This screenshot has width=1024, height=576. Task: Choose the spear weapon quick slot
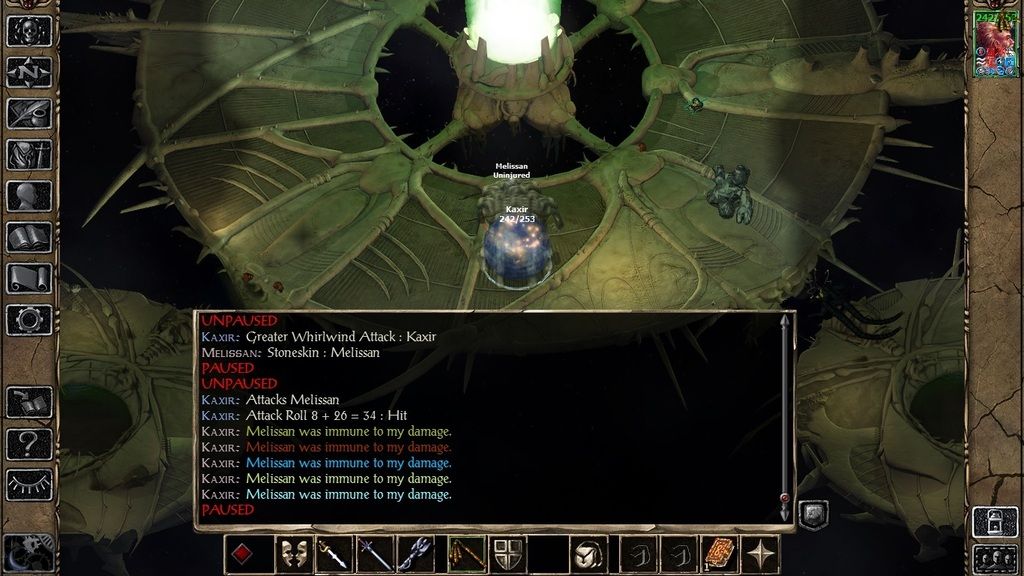click(374, 554)
